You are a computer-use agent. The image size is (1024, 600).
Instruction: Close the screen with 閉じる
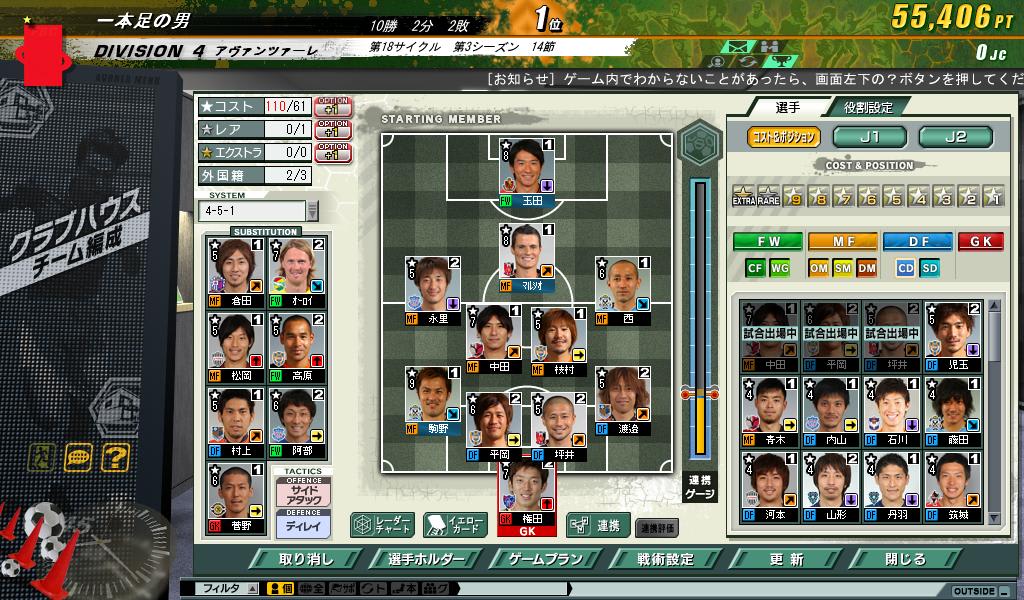(x=905, y=559)
